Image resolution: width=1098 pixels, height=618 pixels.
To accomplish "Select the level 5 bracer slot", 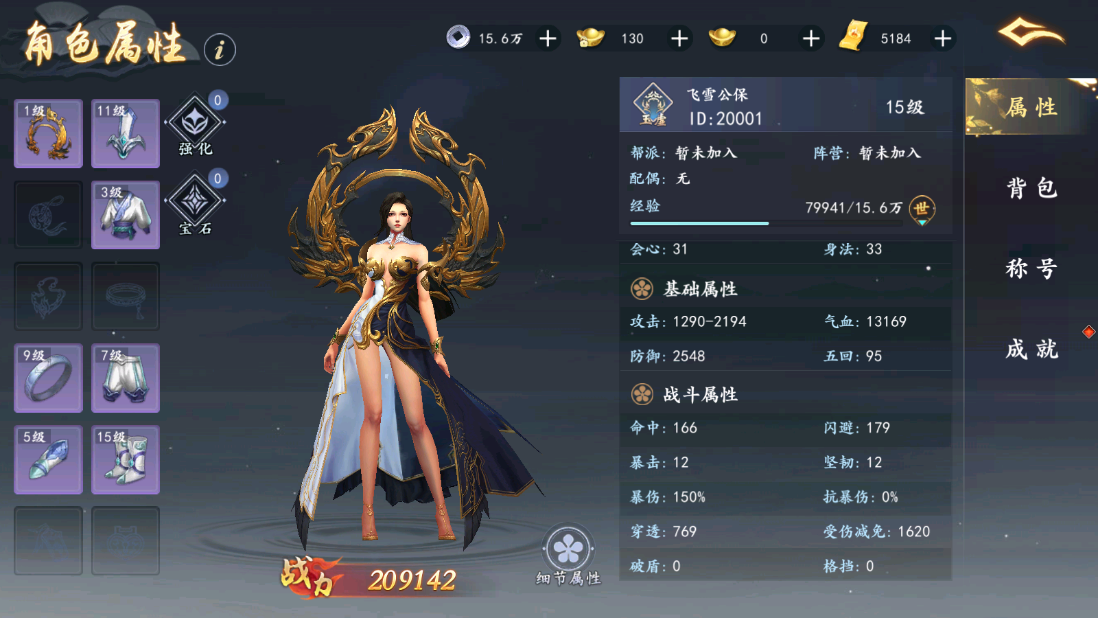I will (48, 460).
